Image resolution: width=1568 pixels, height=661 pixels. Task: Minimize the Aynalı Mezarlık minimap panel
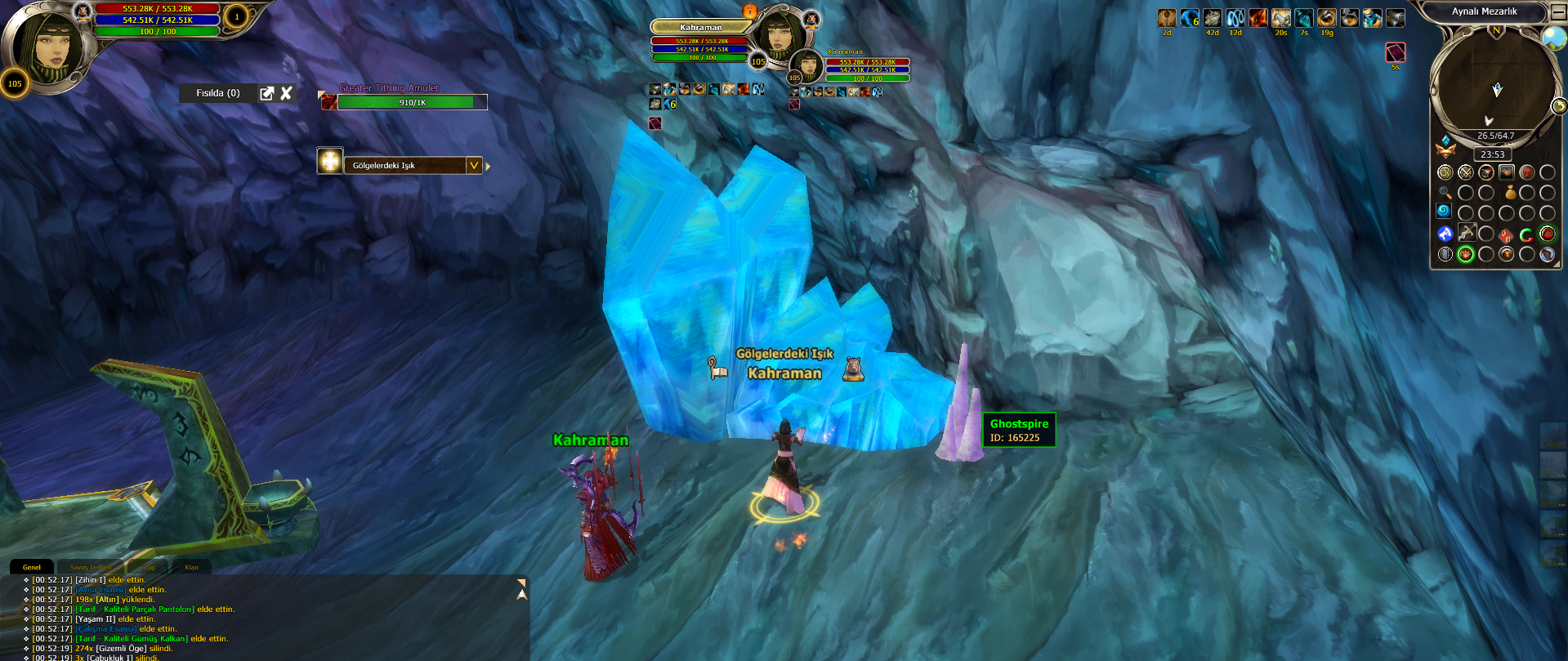pyautogui.click(x=1557, y=12)
